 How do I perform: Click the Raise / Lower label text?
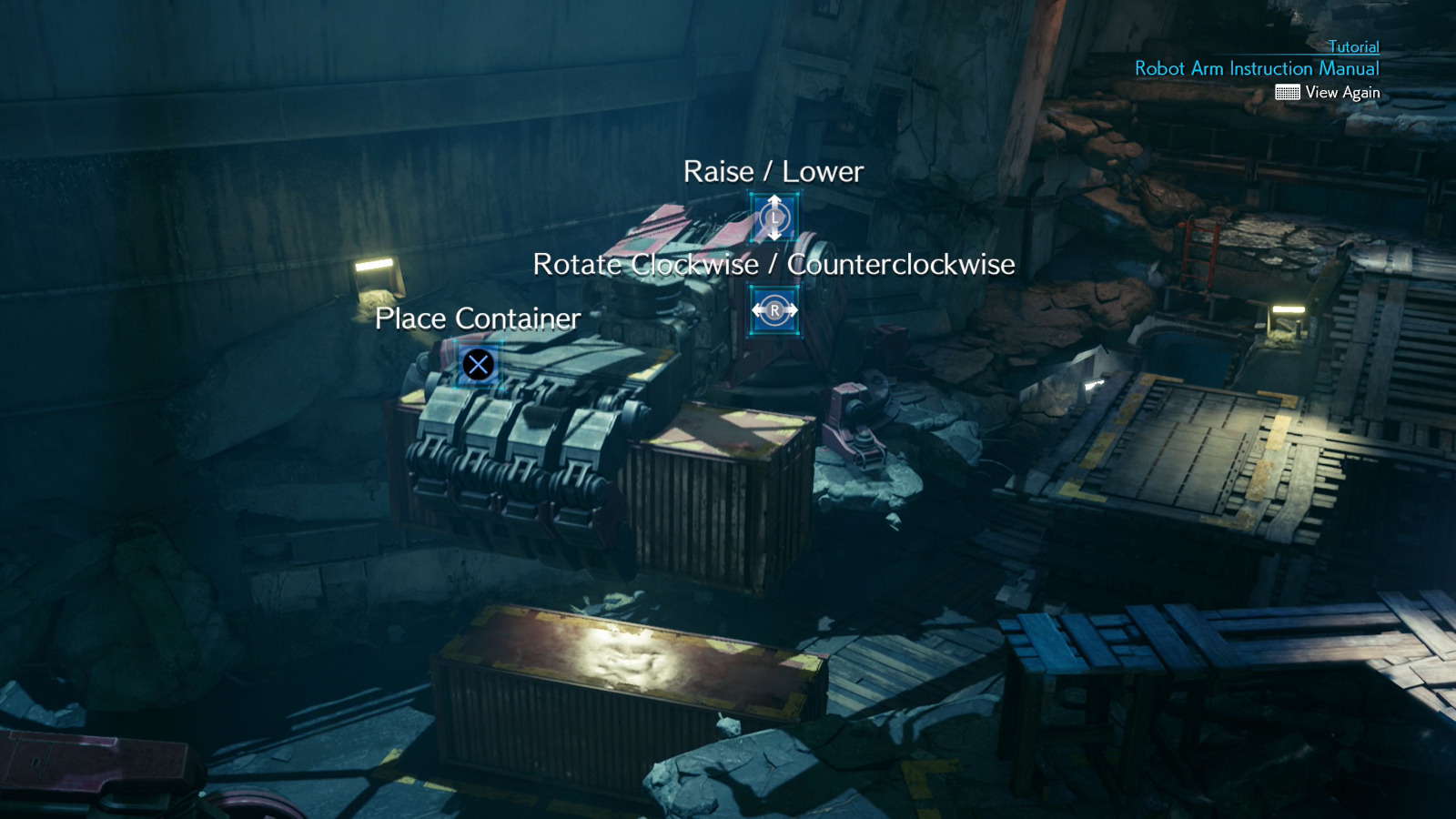(774, 171)
